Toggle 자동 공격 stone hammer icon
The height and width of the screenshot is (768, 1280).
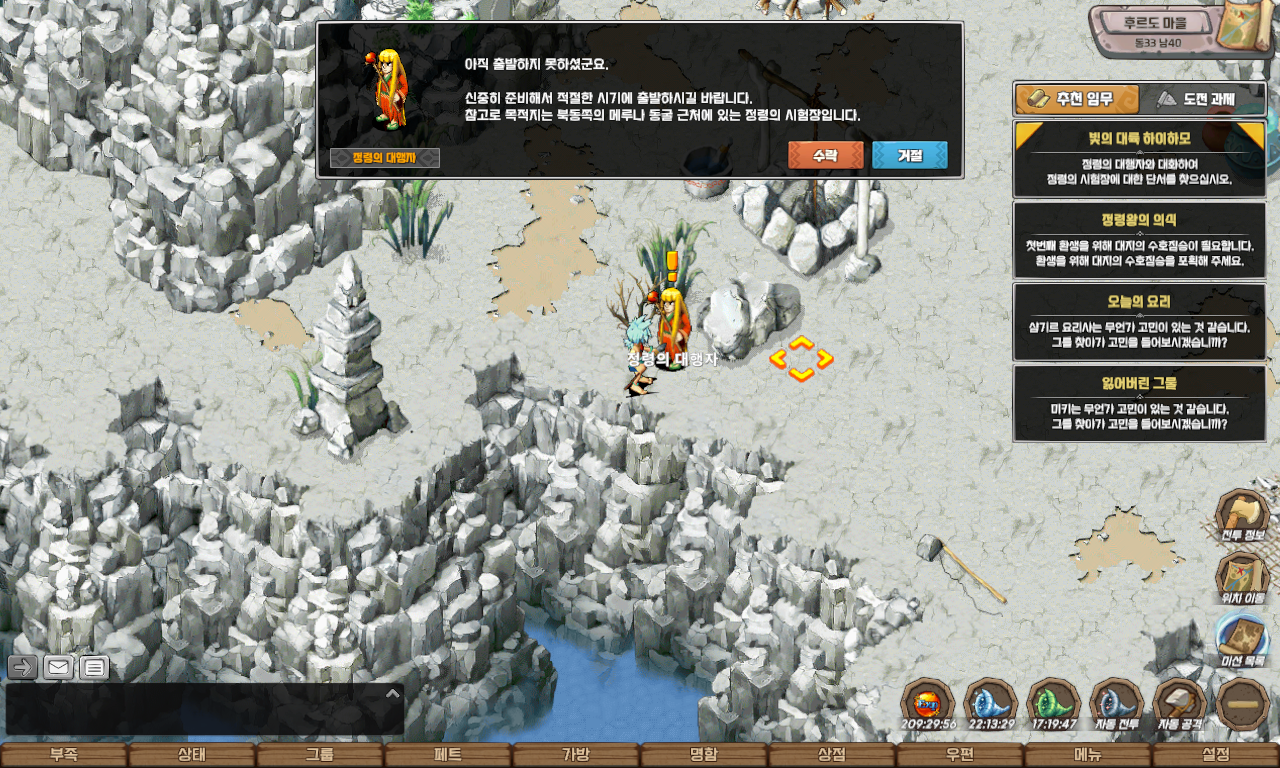pos(1180,704)
